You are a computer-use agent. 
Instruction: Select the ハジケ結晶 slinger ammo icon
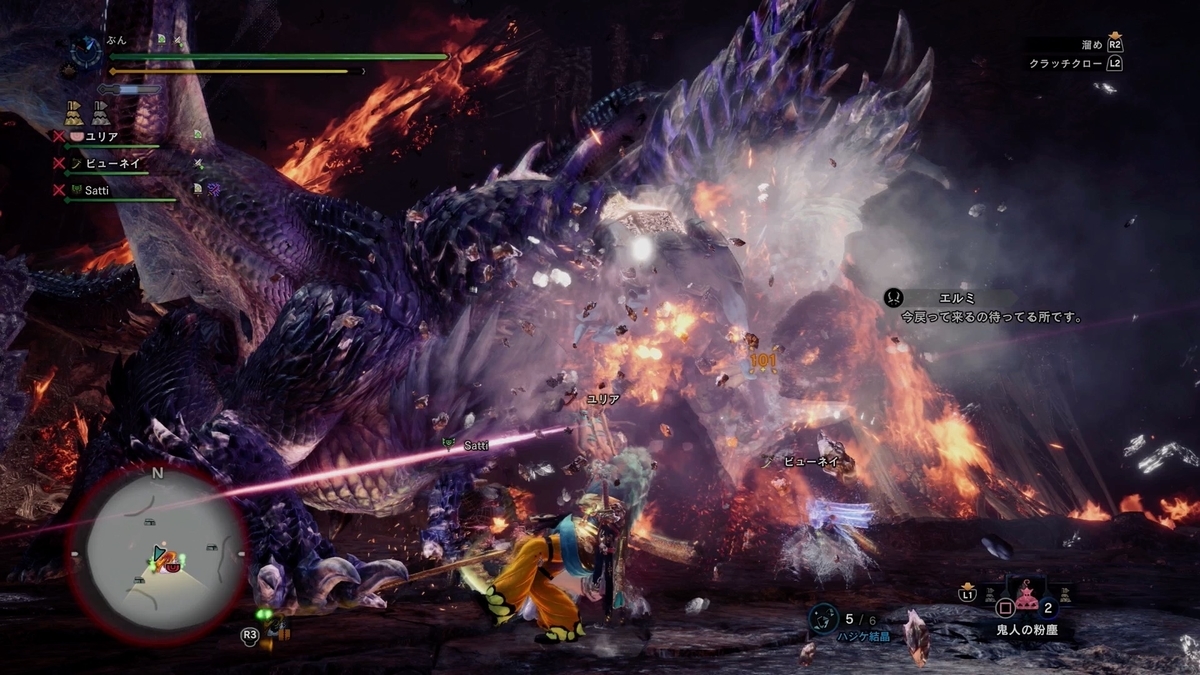(x=824, y=619)
